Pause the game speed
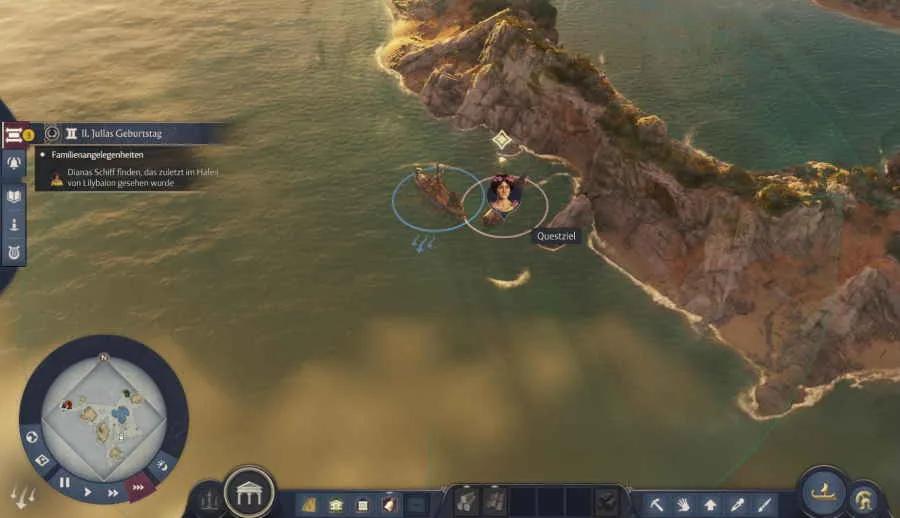The image size is (900, 518). pos(64,482)
